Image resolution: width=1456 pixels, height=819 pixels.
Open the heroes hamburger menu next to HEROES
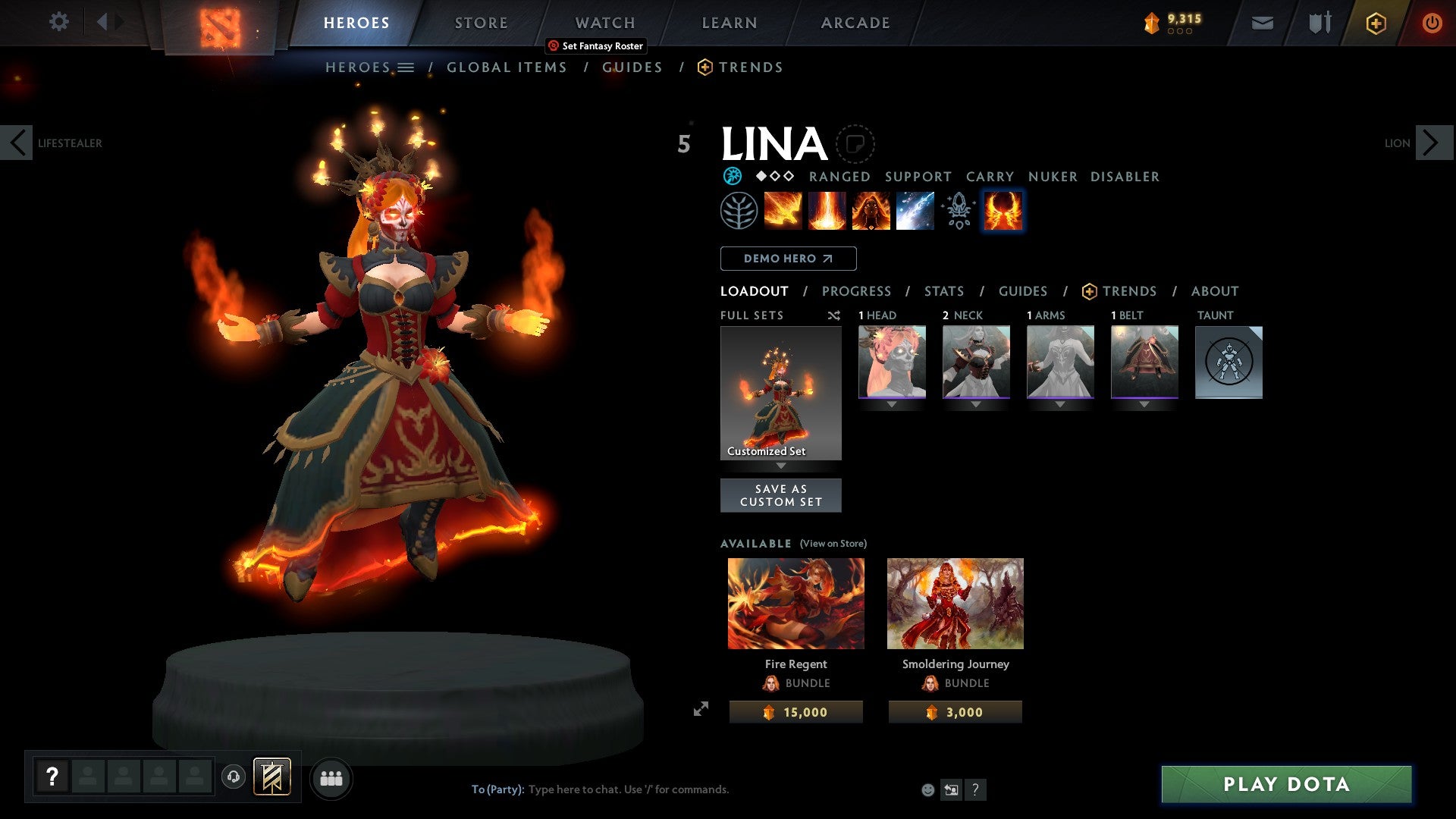point(407,67)
